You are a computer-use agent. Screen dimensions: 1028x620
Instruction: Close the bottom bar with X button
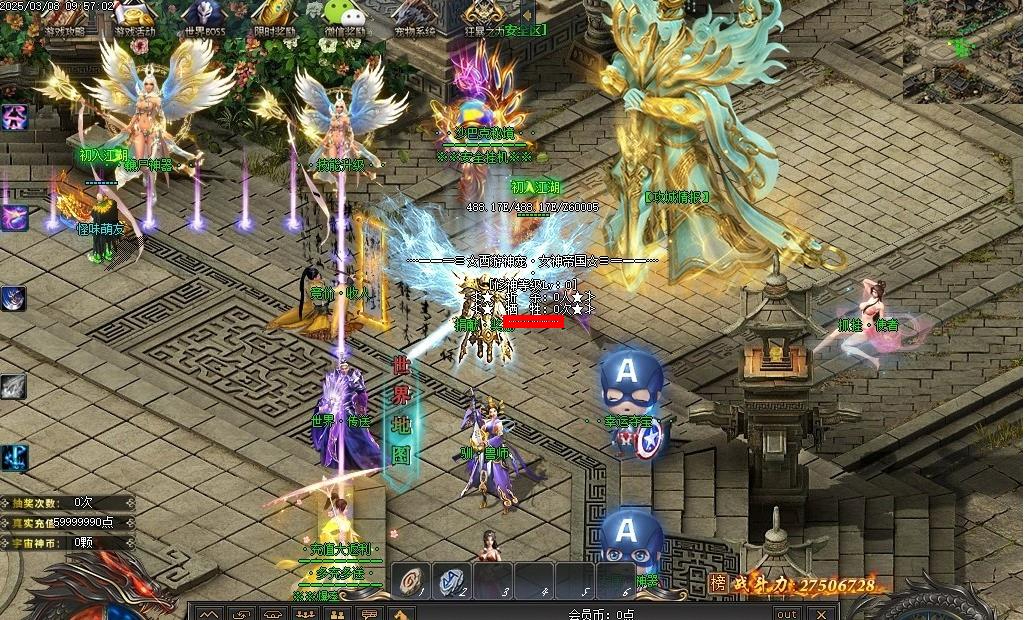click(821, 613)
